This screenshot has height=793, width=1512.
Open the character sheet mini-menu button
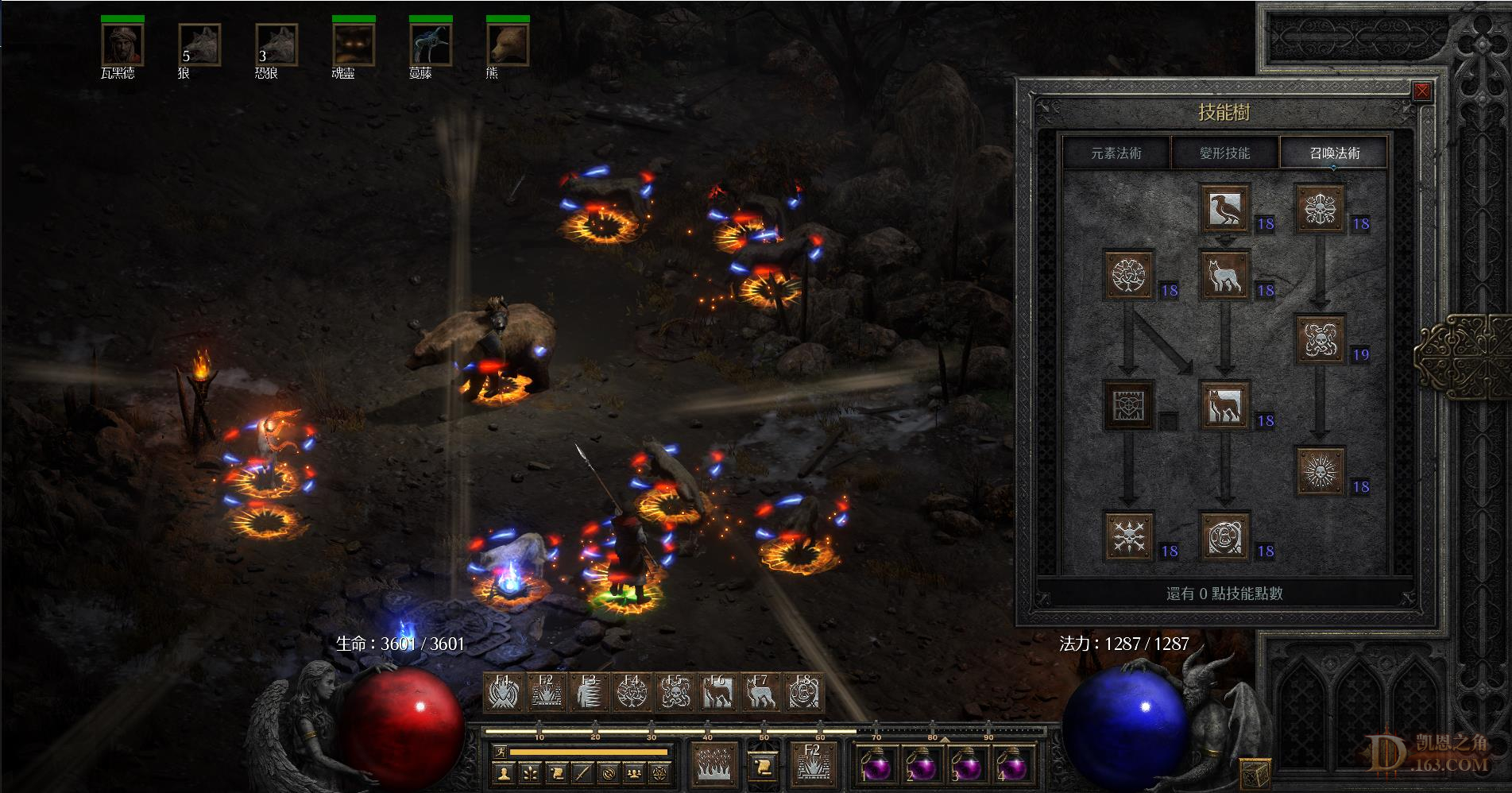501,772
